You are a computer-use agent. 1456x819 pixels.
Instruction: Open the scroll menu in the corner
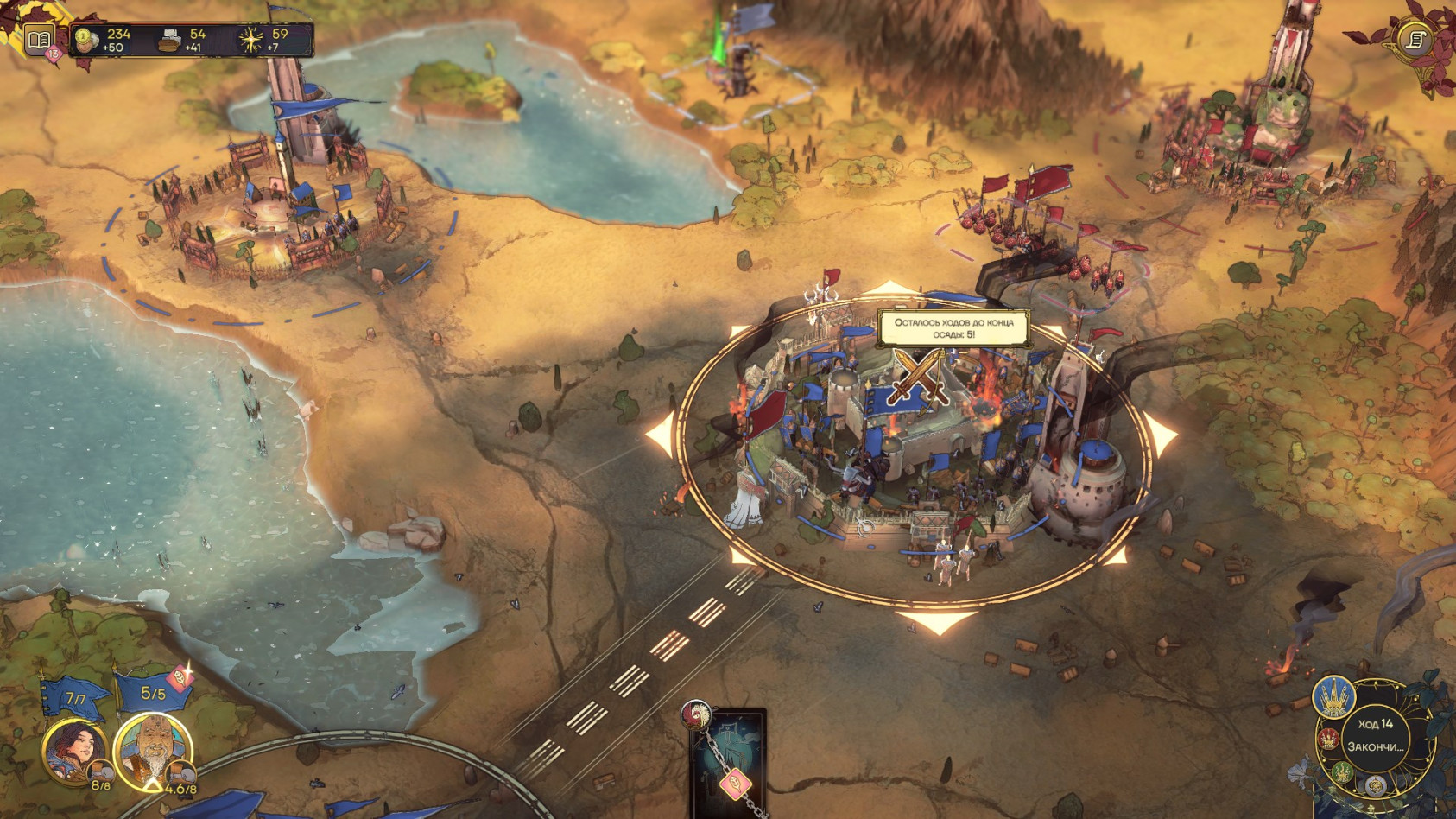coord(1415,40)
